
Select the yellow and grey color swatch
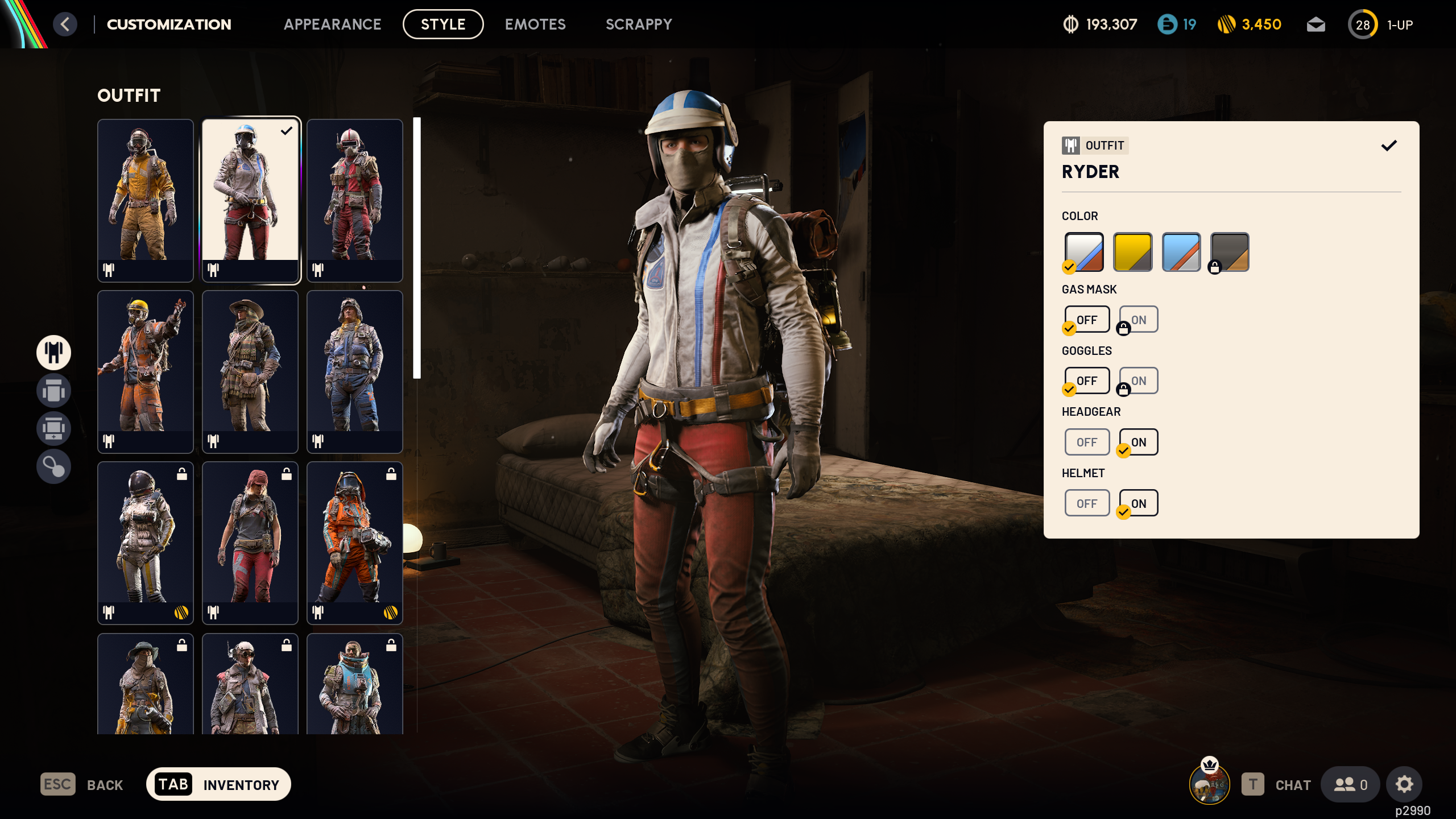1132,251
